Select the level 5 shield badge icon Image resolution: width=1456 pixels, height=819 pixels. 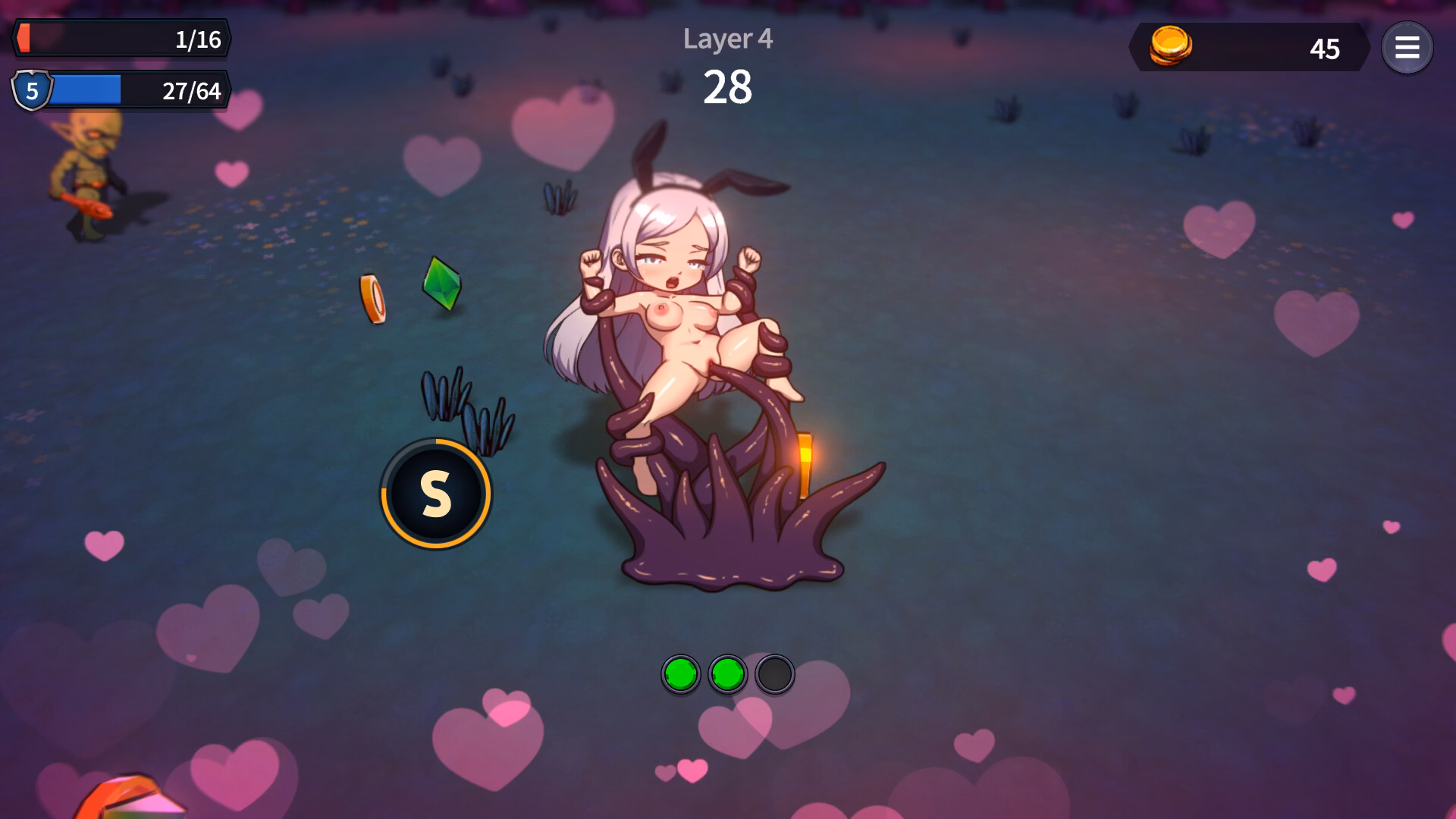pos(31,91)
